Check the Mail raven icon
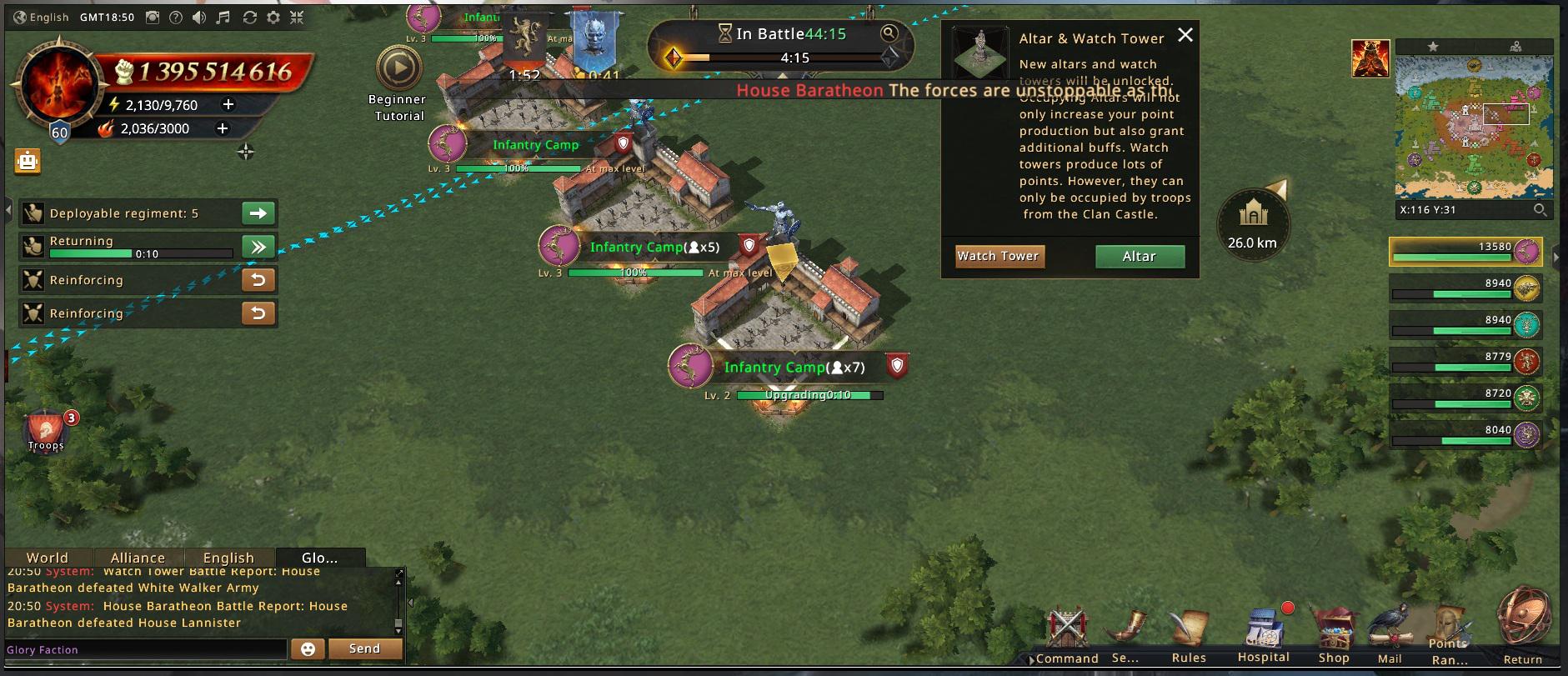The image size is (1568, 676). coord(1390,632)
